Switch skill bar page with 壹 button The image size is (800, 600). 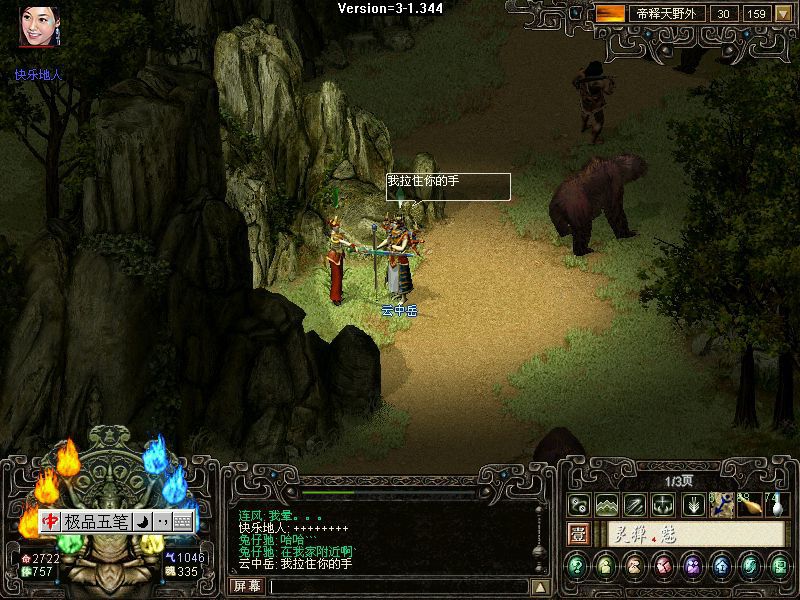coord(578,535)
